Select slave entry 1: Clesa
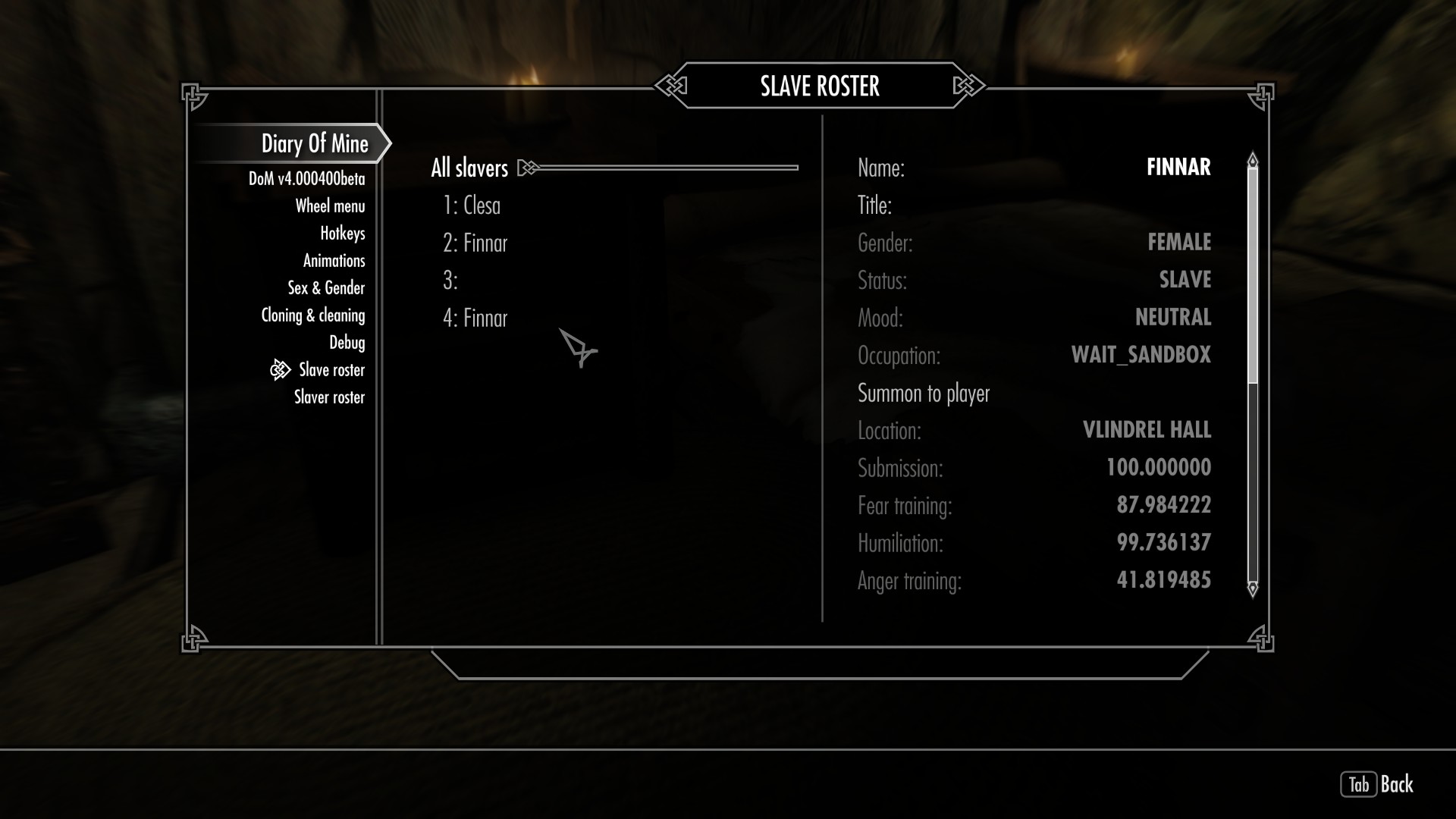Image resolution: width=1456 pixels, height=819 pixels. pyautogui.click(x=472, y=205)
